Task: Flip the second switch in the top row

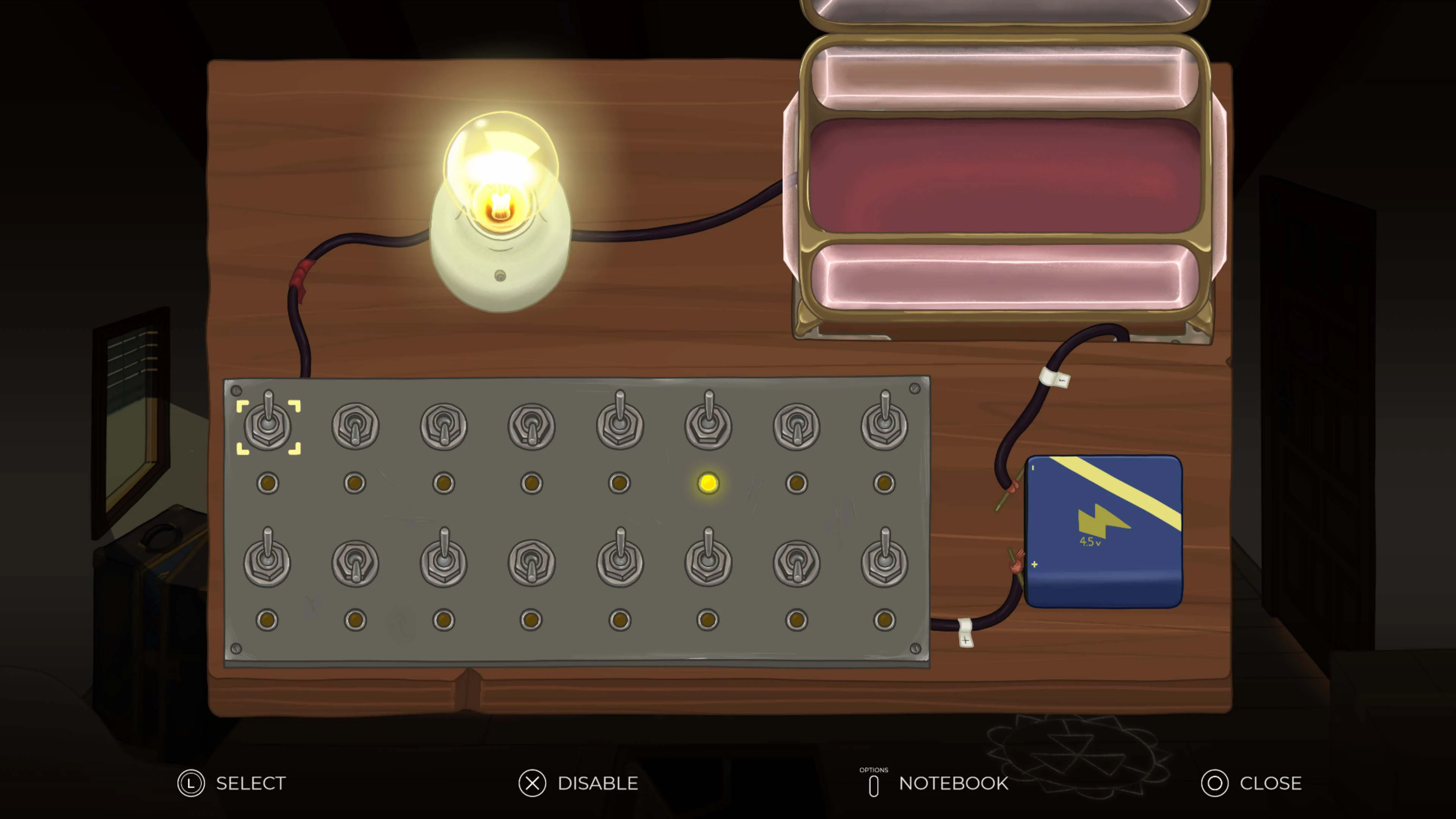Action: click(355, 425)
